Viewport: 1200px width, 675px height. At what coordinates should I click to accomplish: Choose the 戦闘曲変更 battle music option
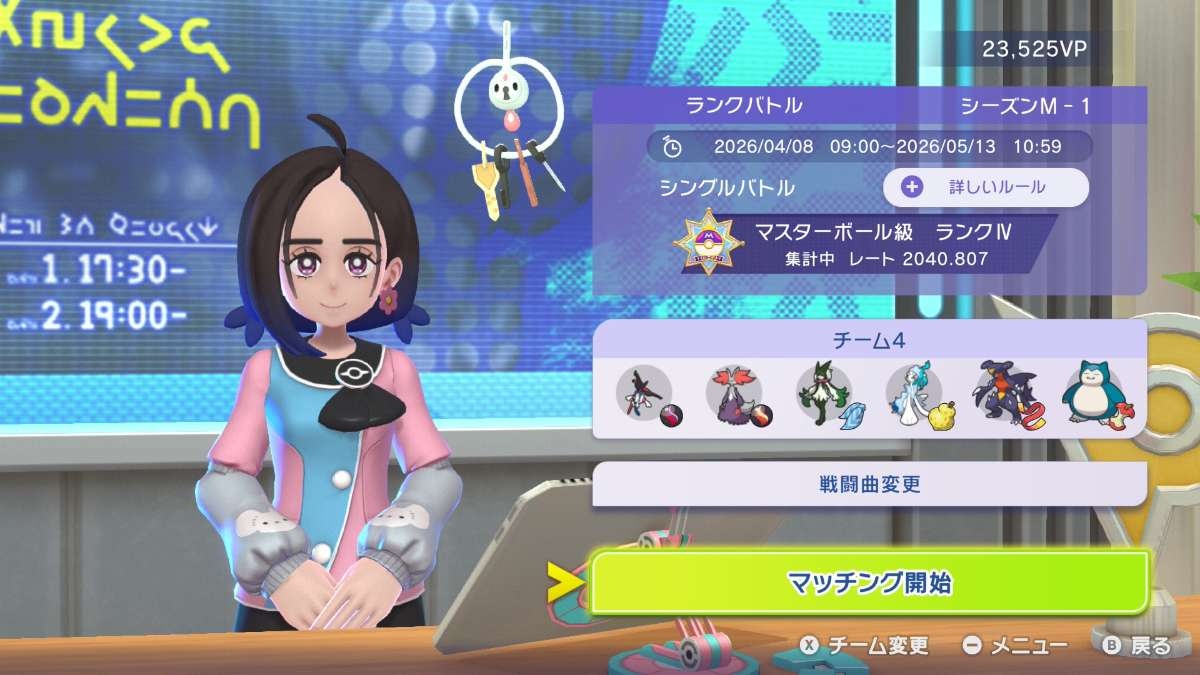[868, 485]
